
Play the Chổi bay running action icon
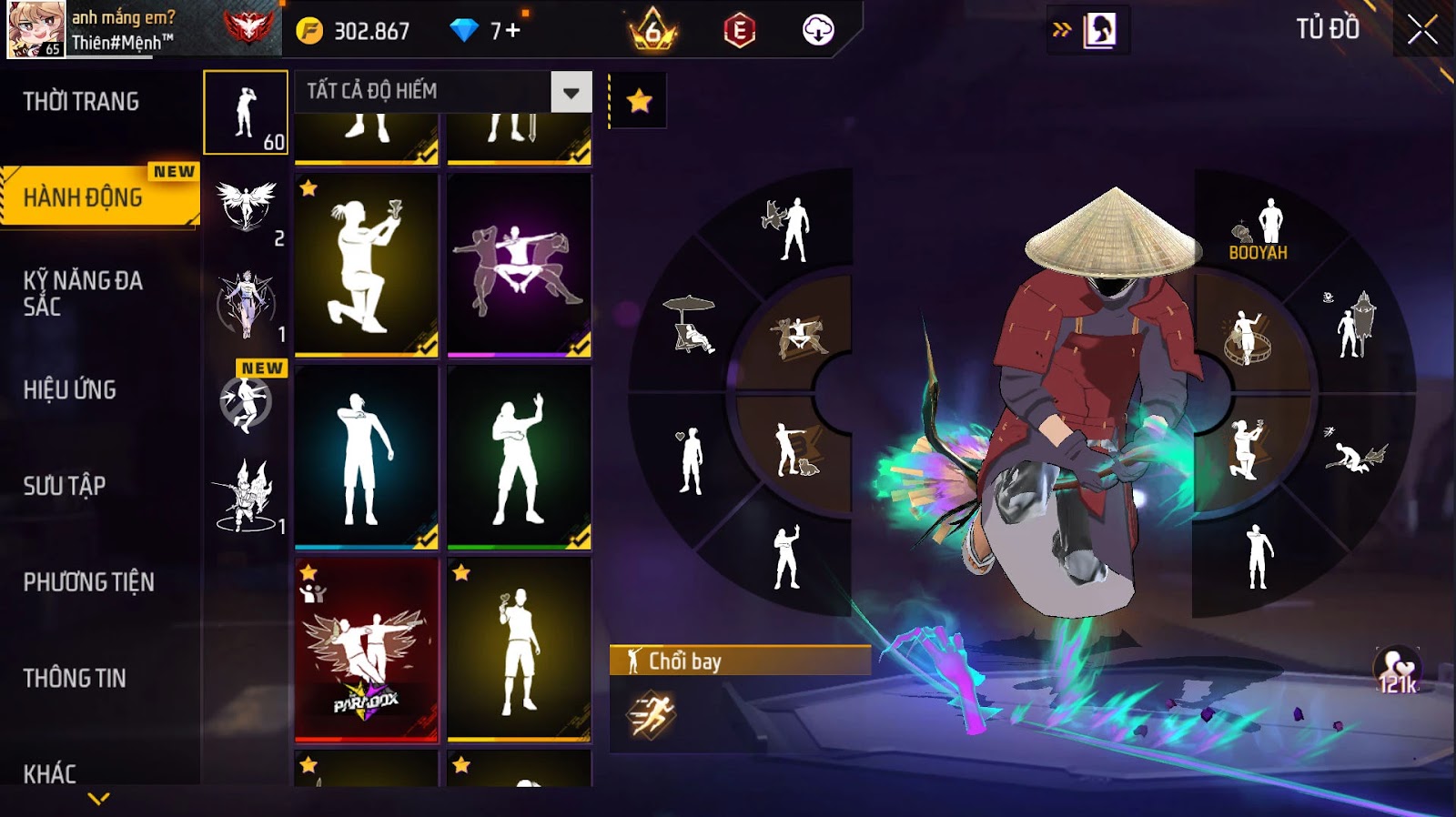click(651, 714)
